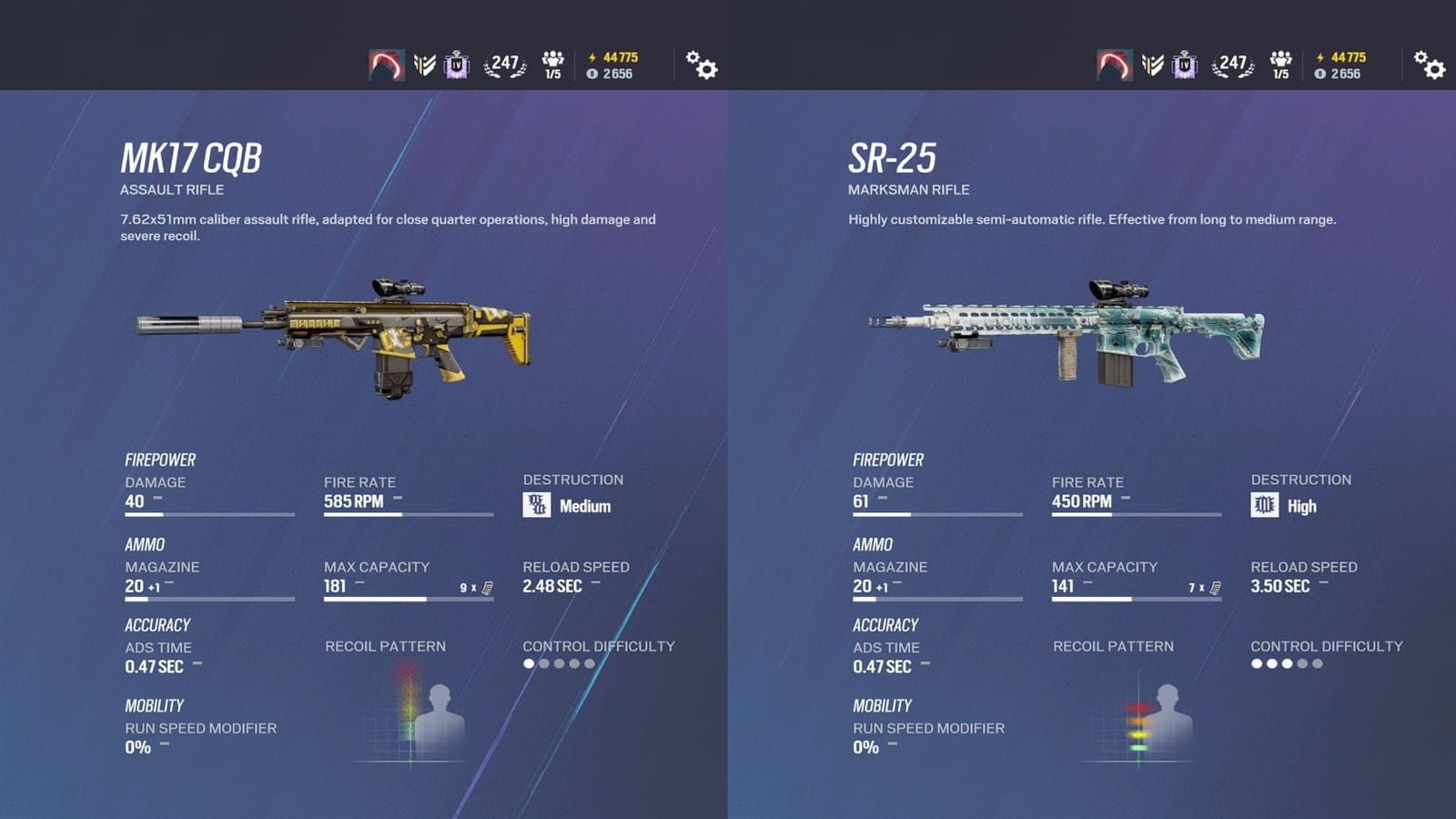Click the MK17 fire rate stat bar
The height and width of the screenshot is (819, 1456).
pos(407,512)
